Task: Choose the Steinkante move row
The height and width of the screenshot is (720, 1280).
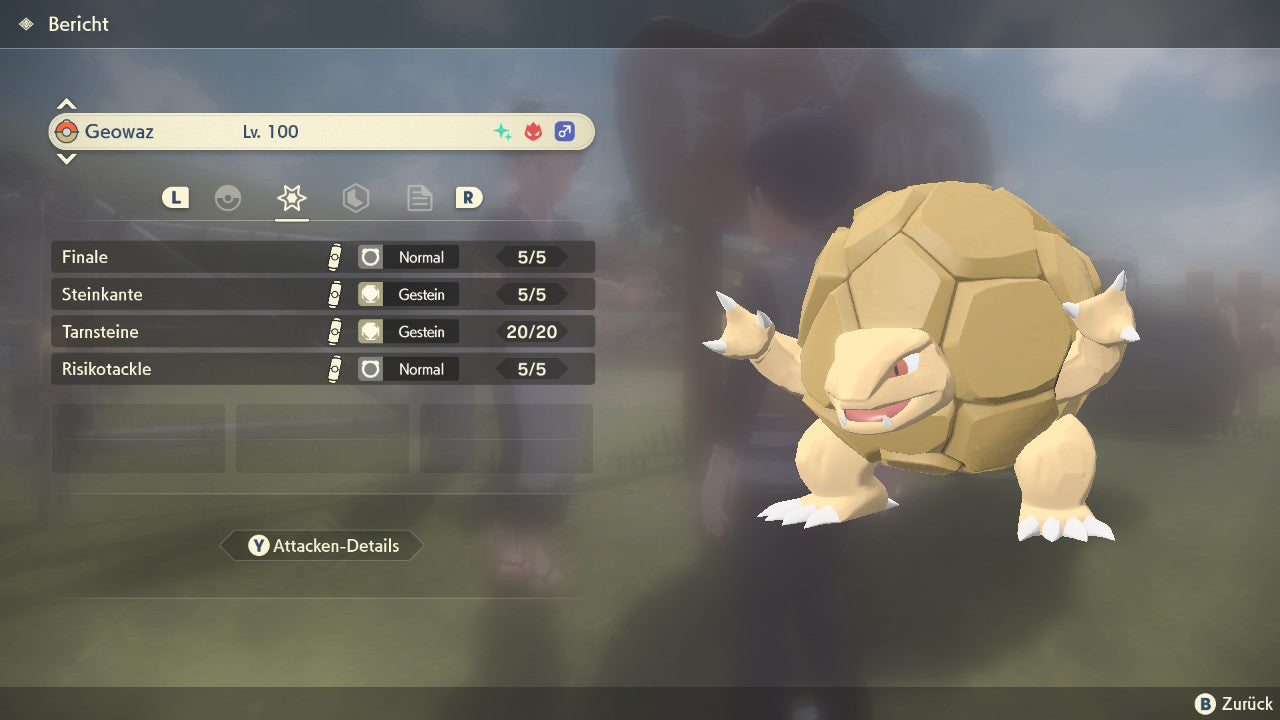Action: tap(322, 295)
